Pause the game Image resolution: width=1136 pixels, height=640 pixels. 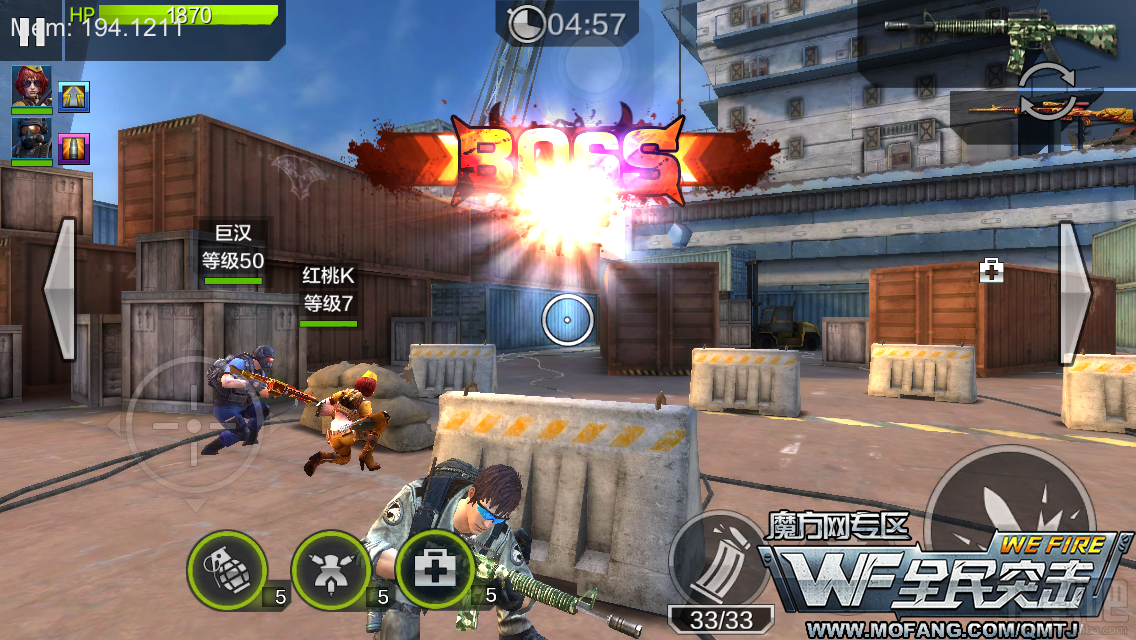[x=31, y=27]
